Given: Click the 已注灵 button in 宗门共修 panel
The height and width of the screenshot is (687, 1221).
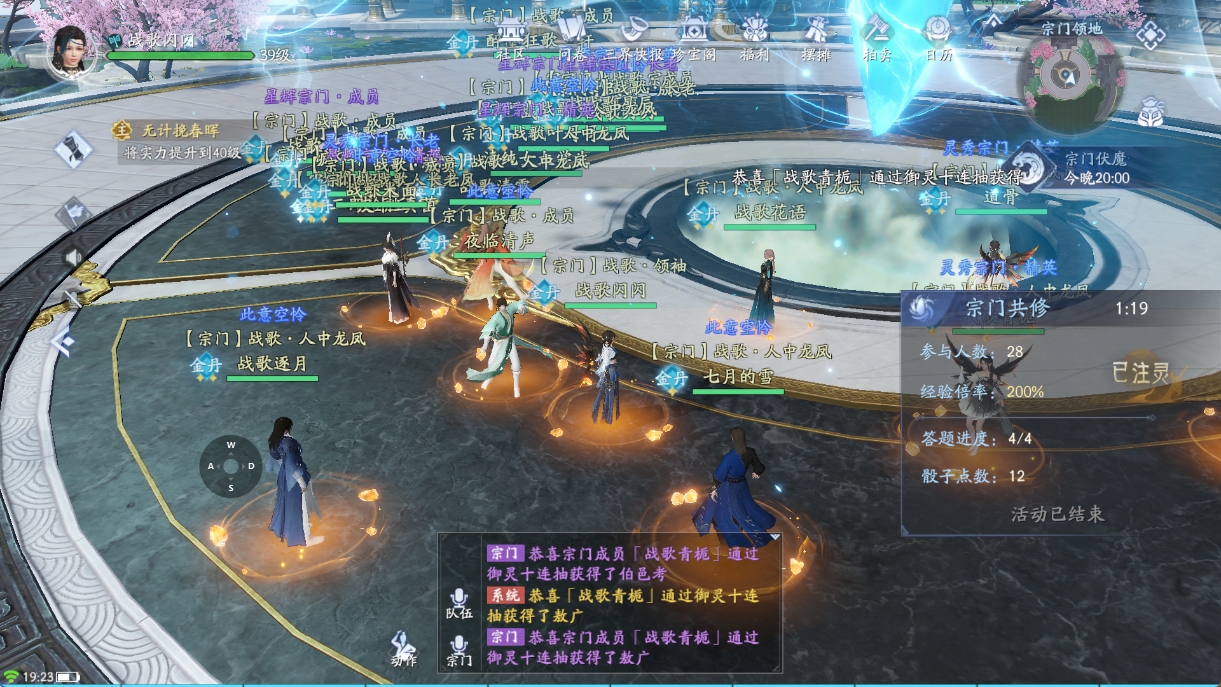Looking at the screenshot, I should click(x=1141, y=373).
